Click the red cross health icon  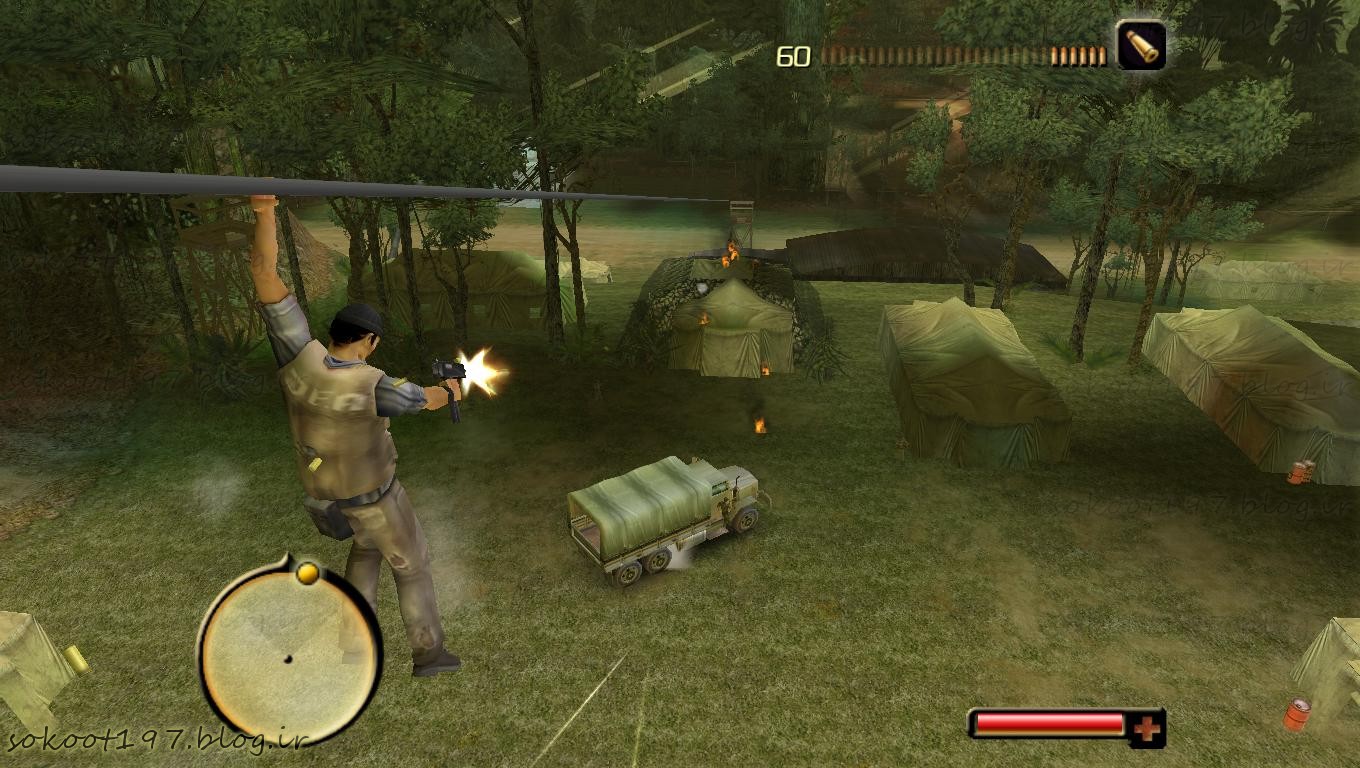[1147, 729]
